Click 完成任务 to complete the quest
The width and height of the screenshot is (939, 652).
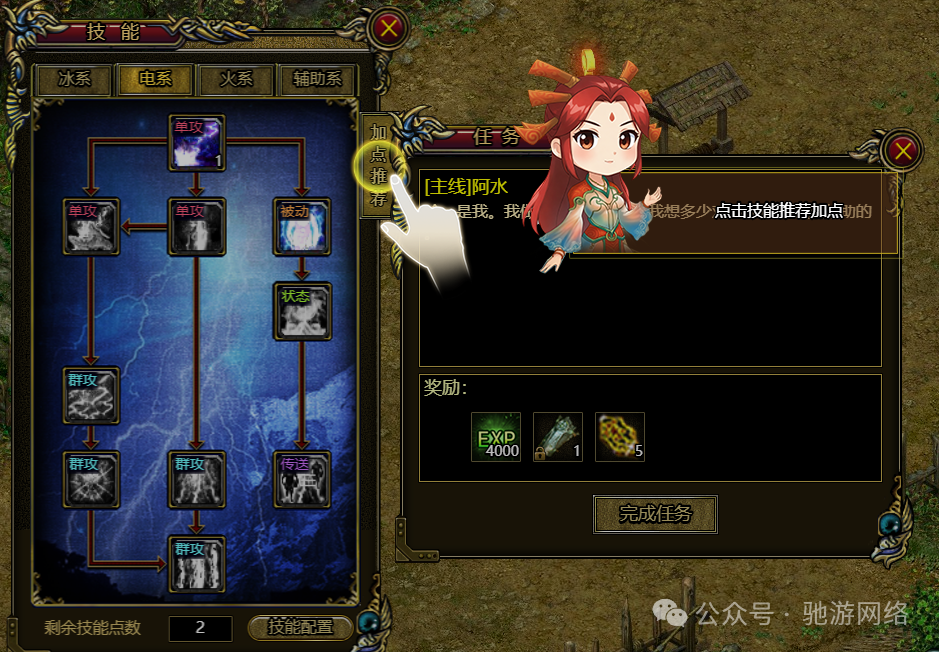[x=656, y=514]
